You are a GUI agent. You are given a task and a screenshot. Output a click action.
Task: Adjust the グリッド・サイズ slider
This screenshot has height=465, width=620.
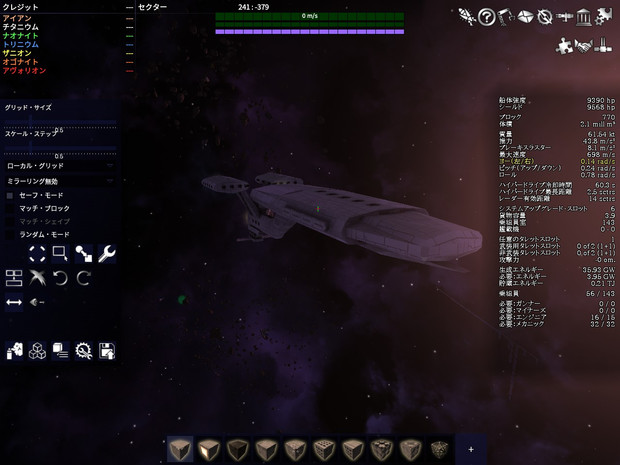[x=60, y=123]
